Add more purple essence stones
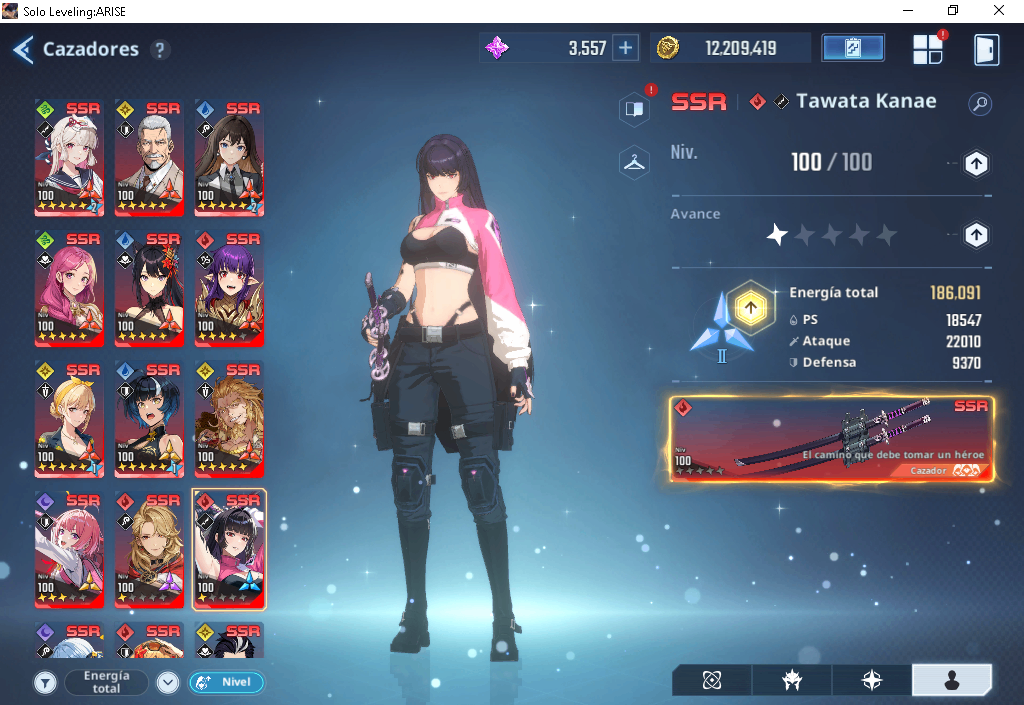The height and width of the screenshot is (705, 1024). pos(625,48)
